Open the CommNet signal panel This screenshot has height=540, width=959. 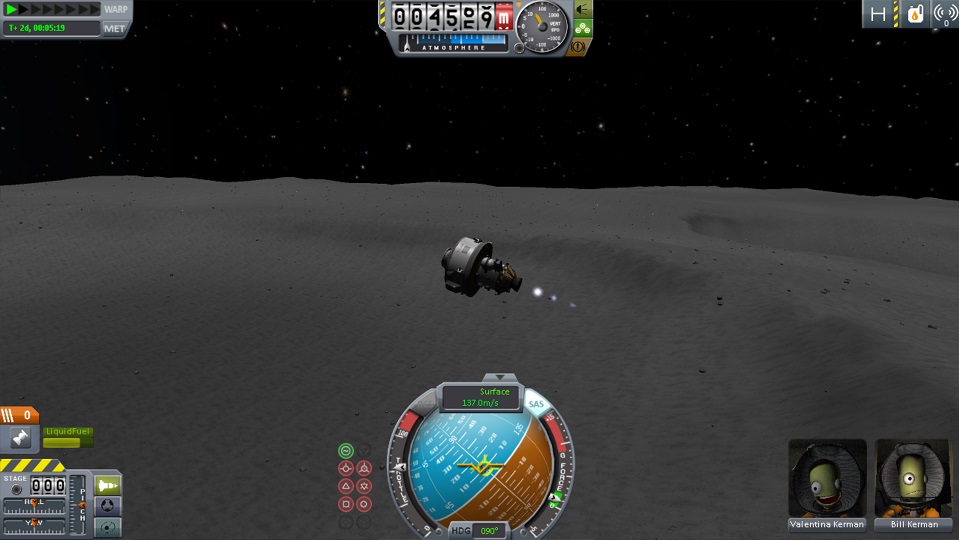945,14
